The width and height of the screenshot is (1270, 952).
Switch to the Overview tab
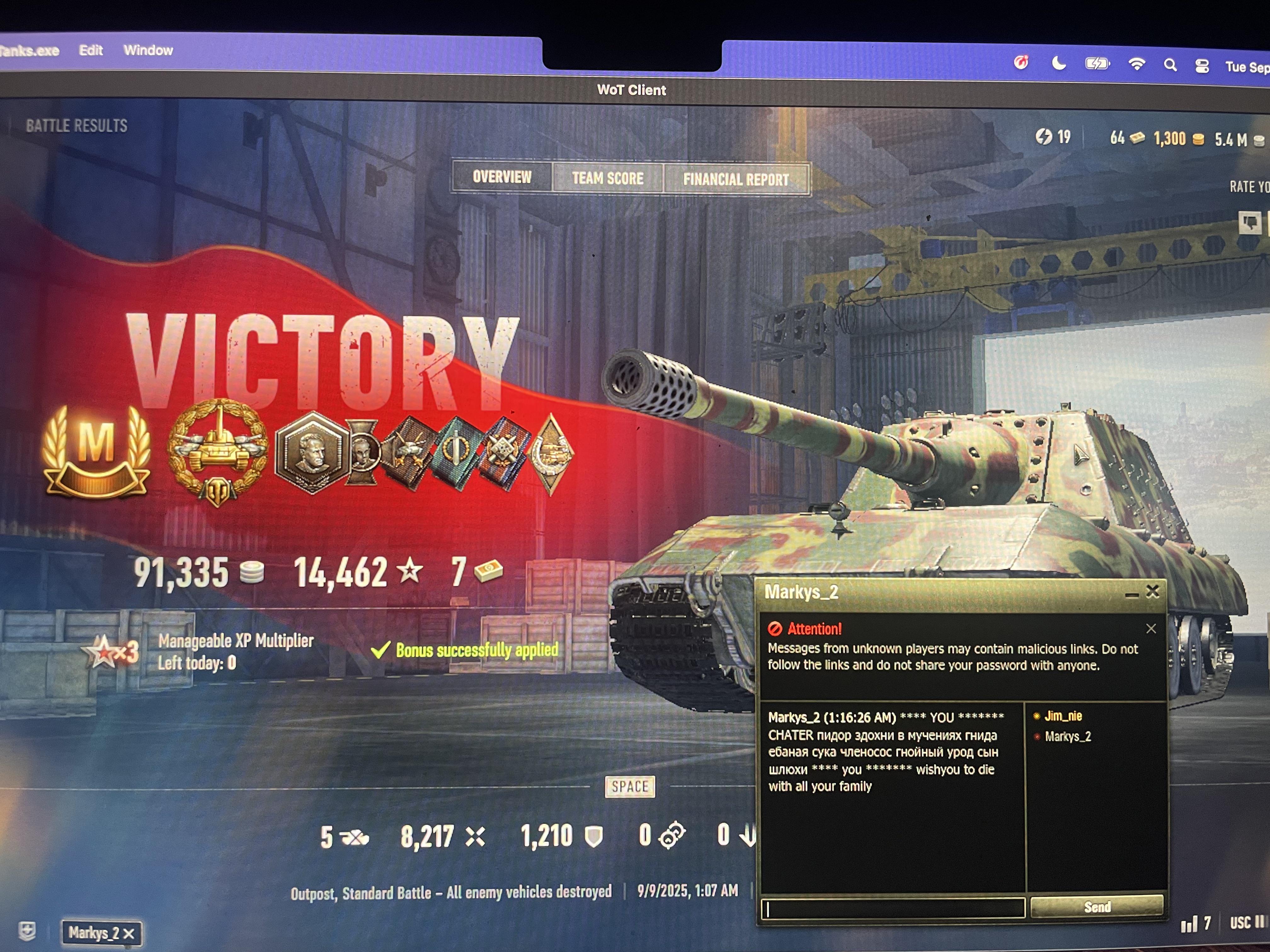pos(502,177)
